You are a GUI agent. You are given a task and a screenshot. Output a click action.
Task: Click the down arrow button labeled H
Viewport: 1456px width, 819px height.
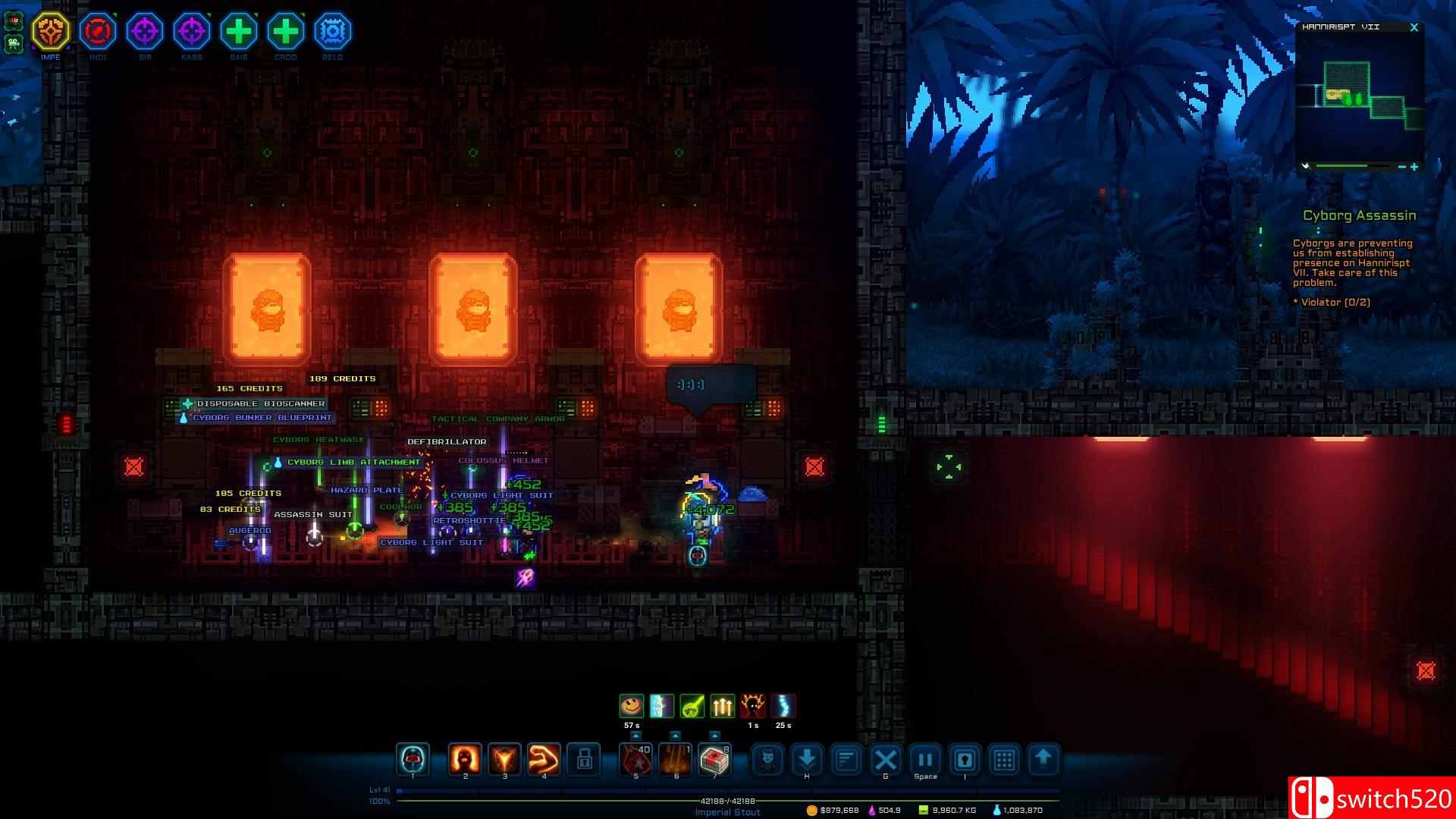(807, 759)
